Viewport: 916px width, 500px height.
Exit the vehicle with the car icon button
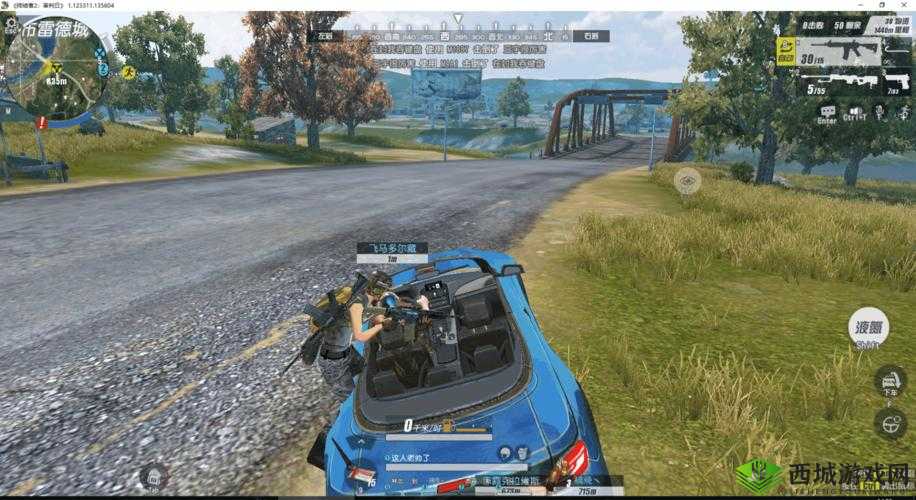(x=889, y=381)
